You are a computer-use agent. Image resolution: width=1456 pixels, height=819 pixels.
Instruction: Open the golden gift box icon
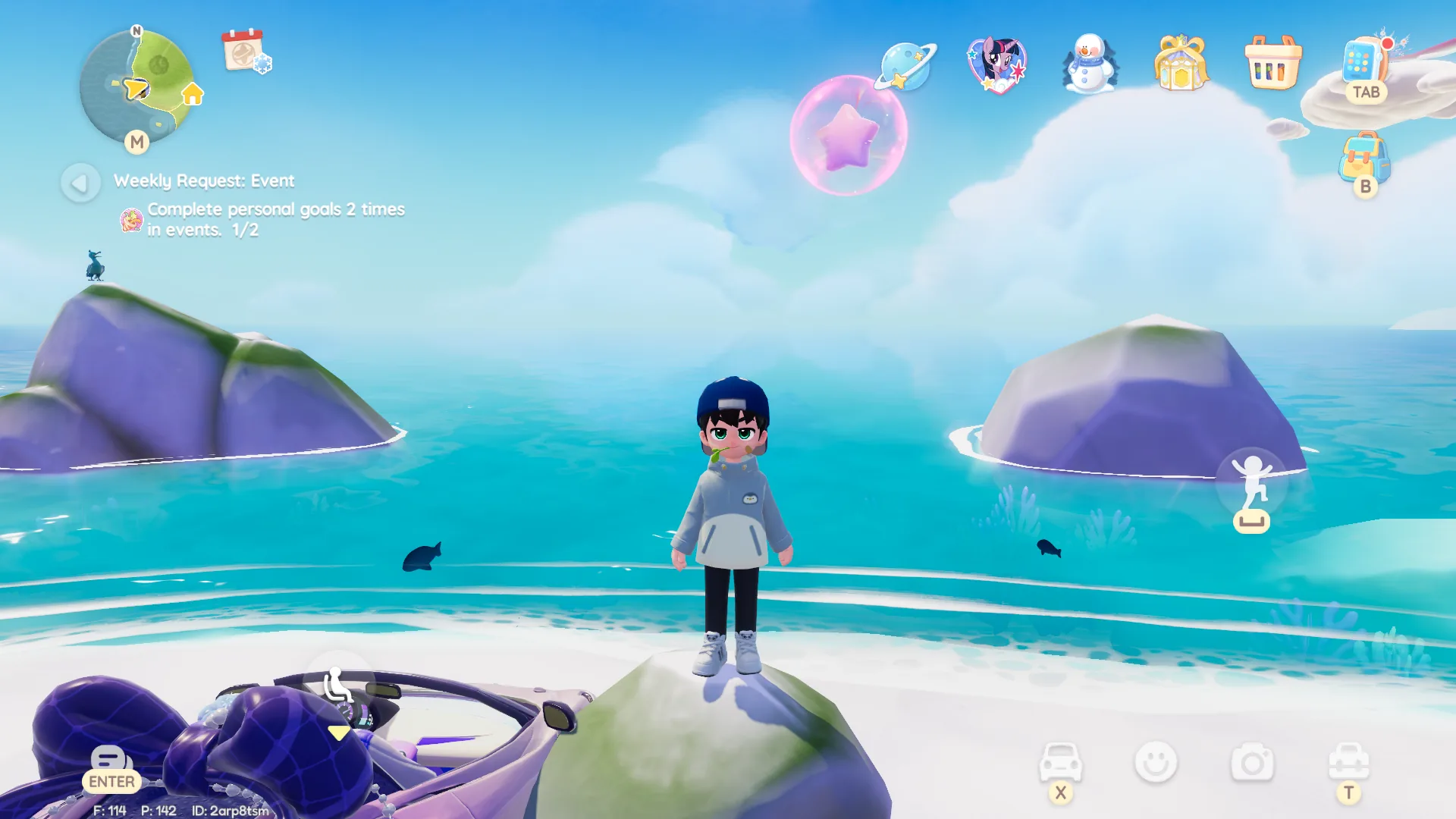pos(1181,64)
